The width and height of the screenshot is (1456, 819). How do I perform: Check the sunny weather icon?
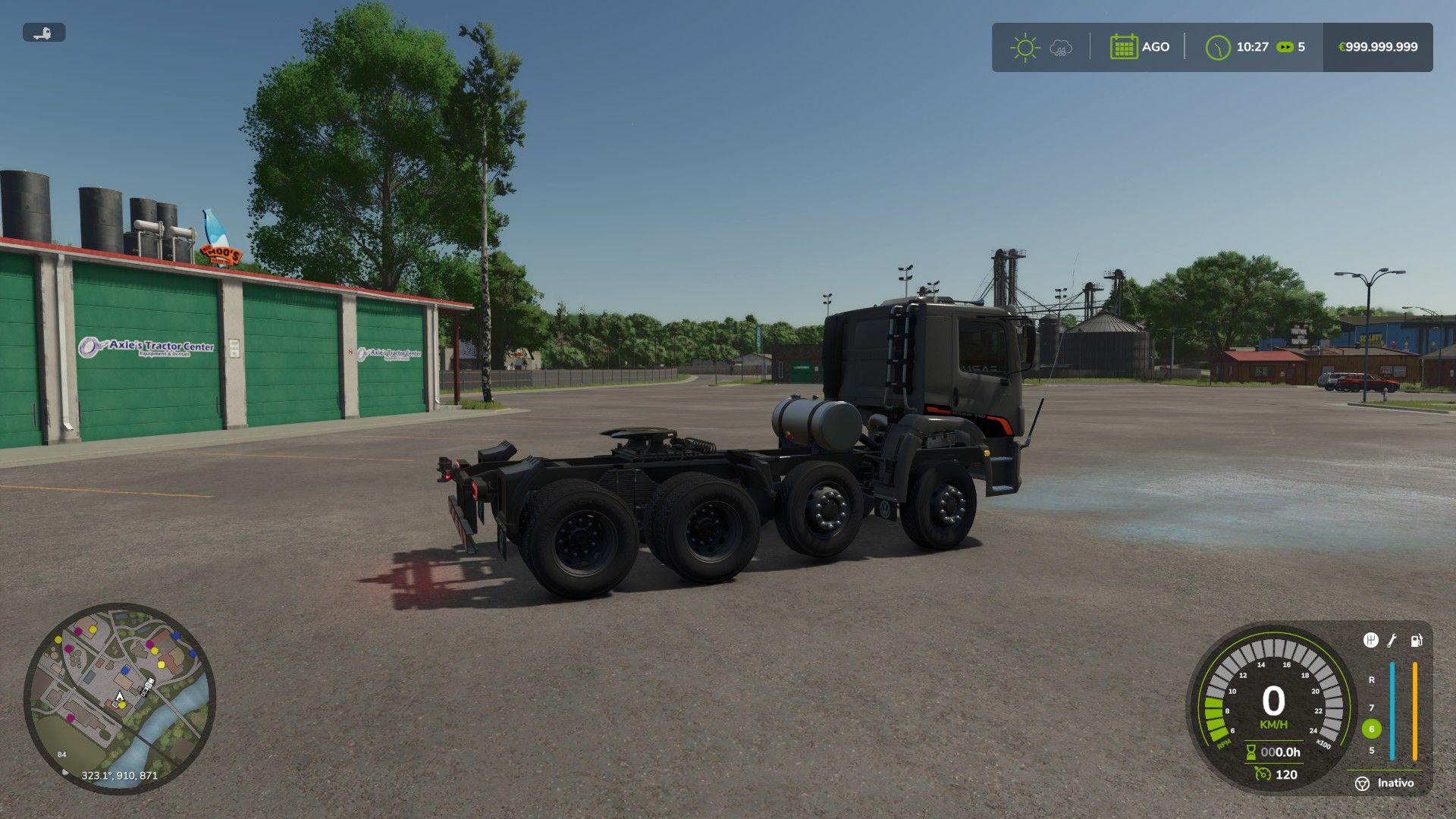pos(1025,47)
